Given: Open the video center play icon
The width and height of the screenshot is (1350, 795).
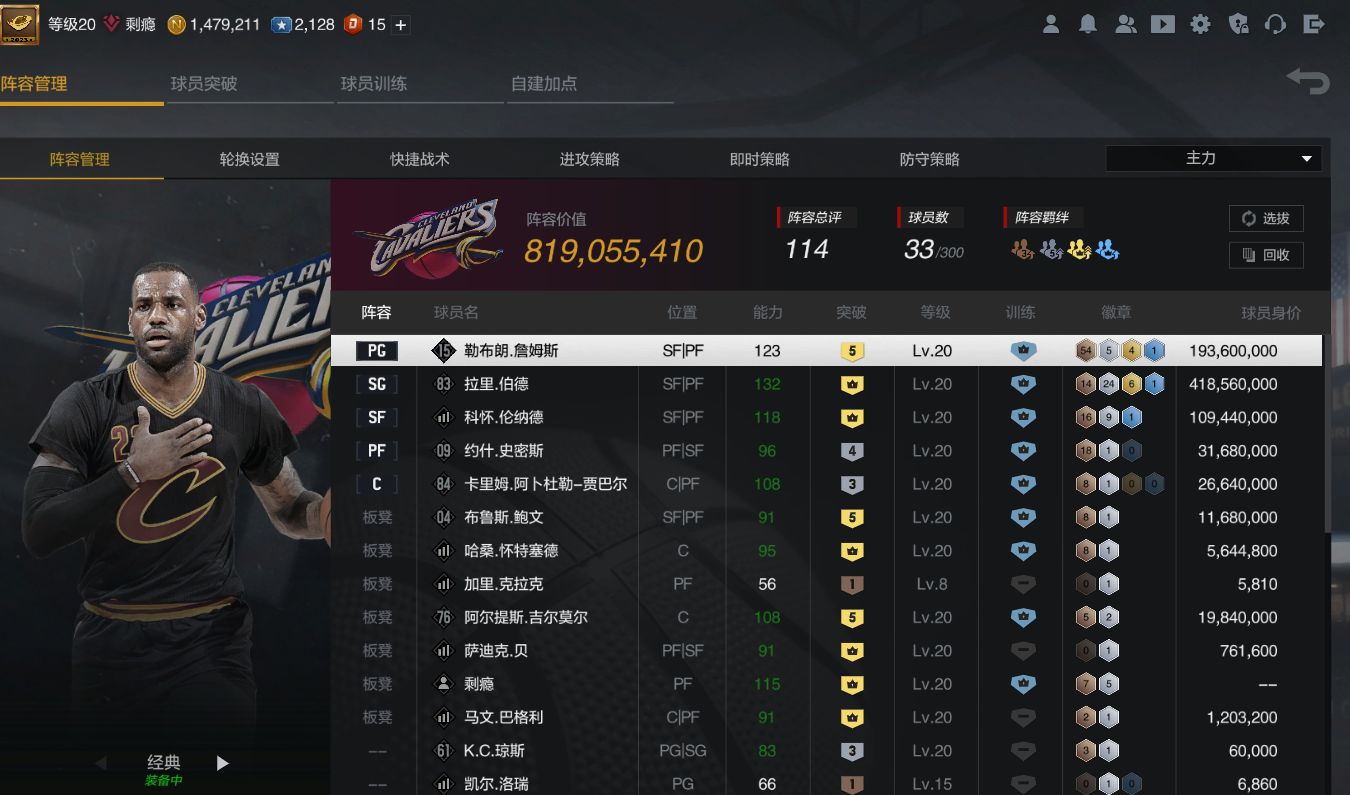Looking at the screenshot, I should click(x=1163, y=24).
